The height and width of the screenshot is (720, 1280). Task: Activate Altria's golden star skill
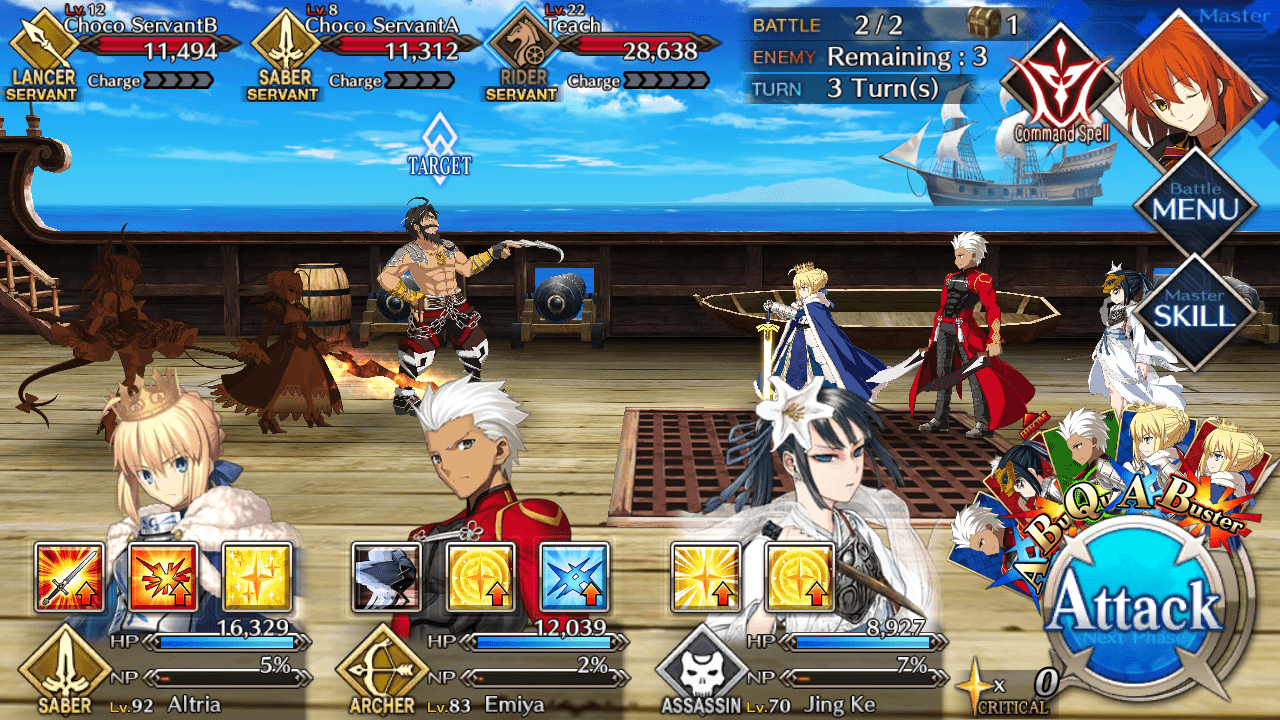257,577
